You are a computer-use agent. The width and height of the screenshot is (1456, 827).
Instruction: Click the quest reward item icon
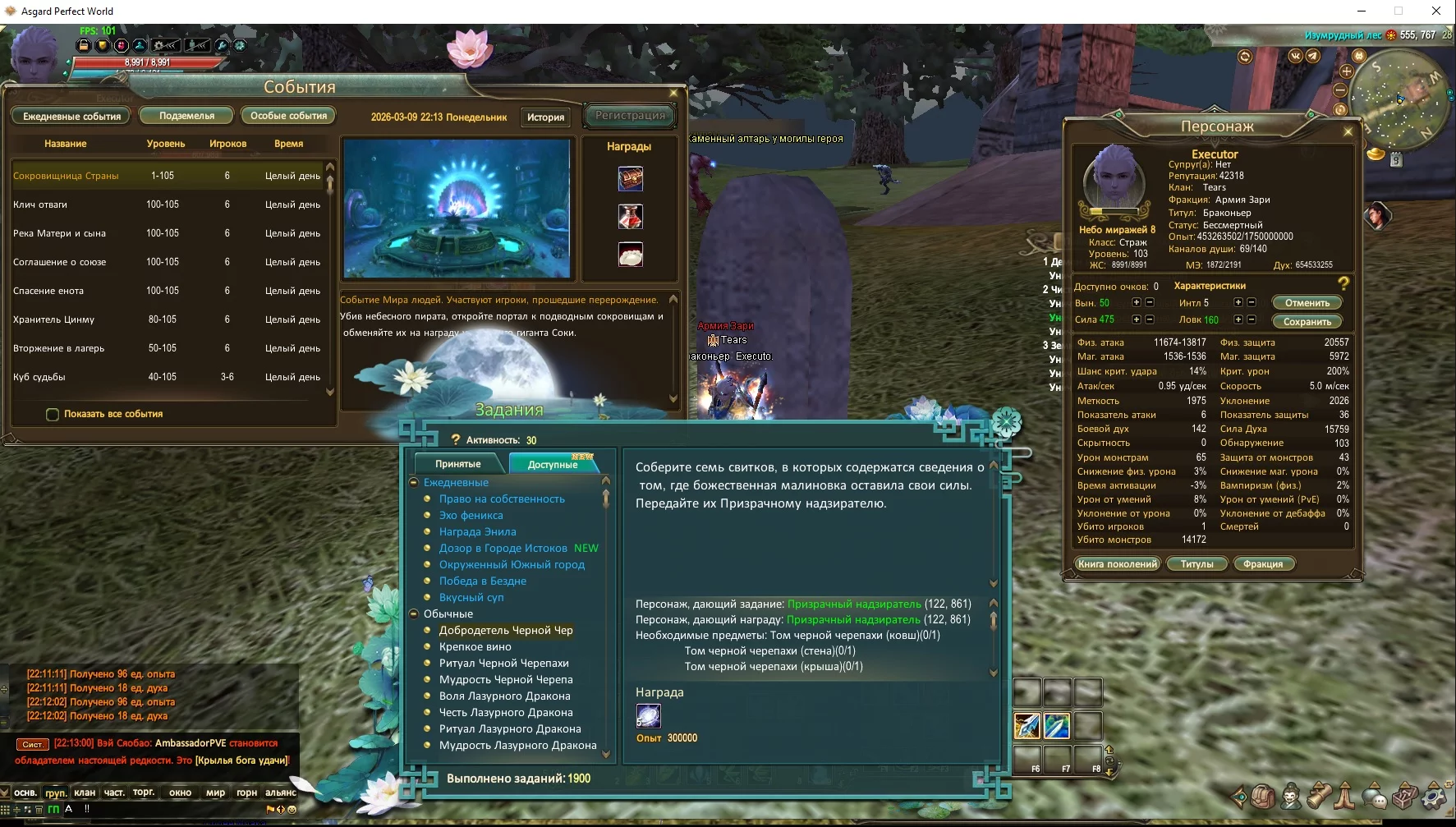(x=648, y=716)
